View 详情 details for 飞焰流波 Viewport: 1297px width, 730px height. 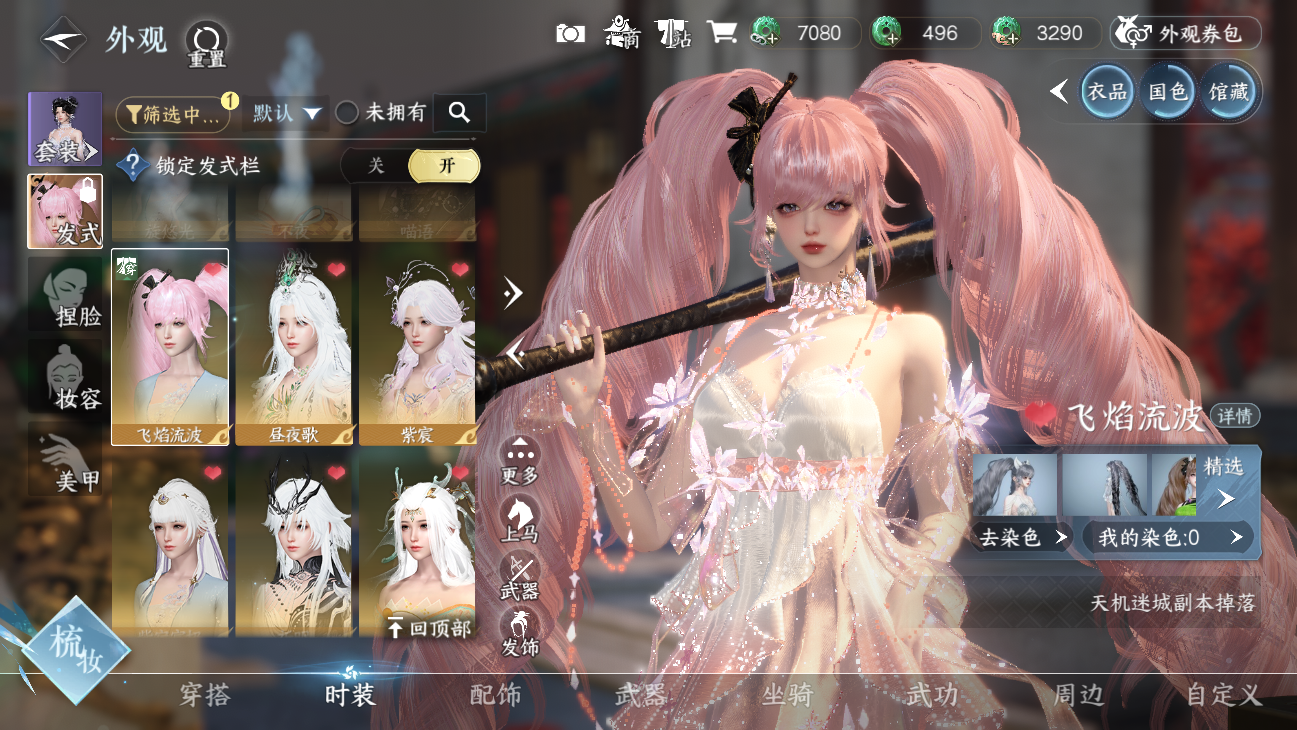click(x=1235, y=416)
